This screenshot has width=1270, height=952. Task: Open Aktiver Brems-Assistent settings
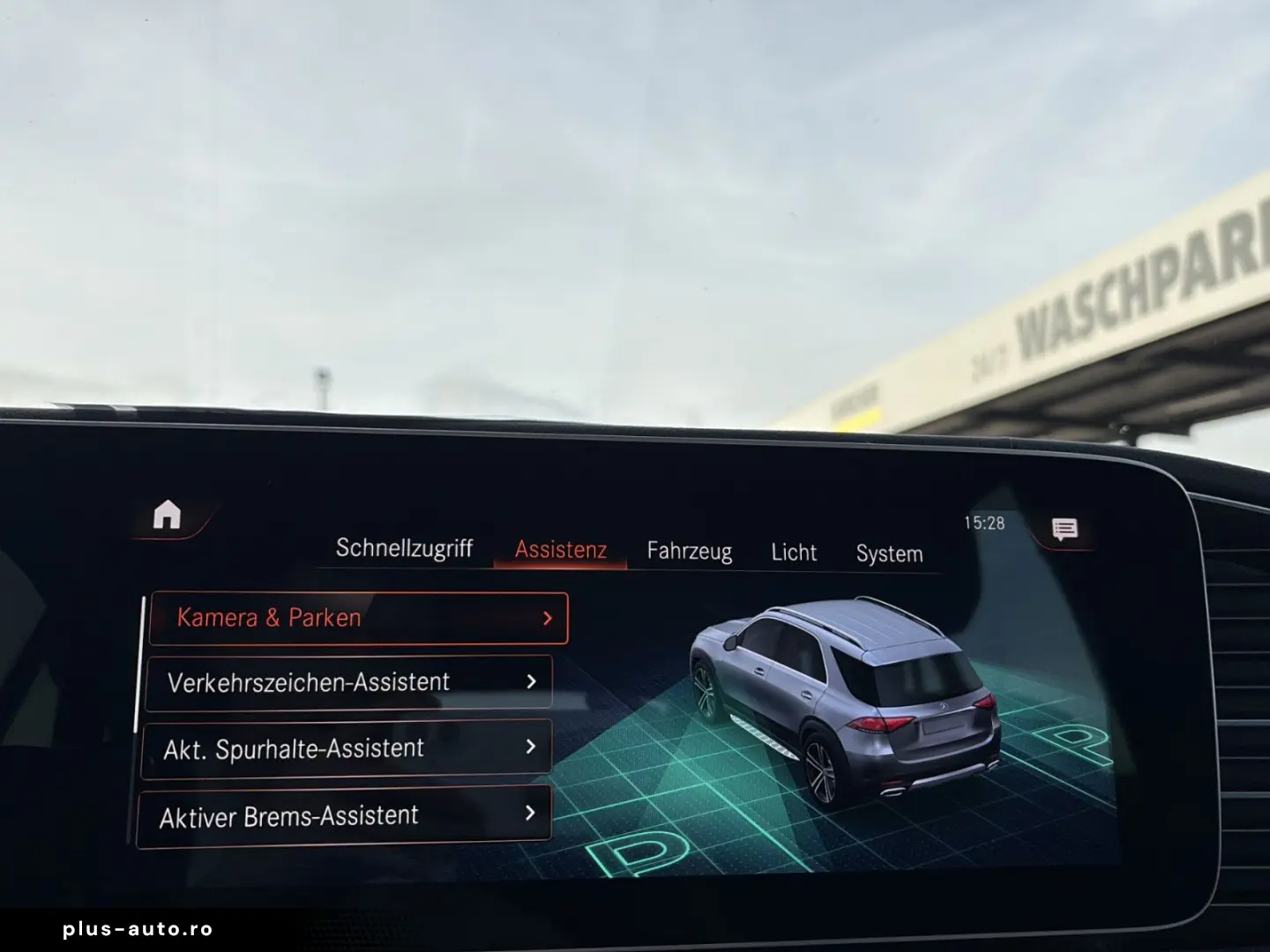coord(344,814)
